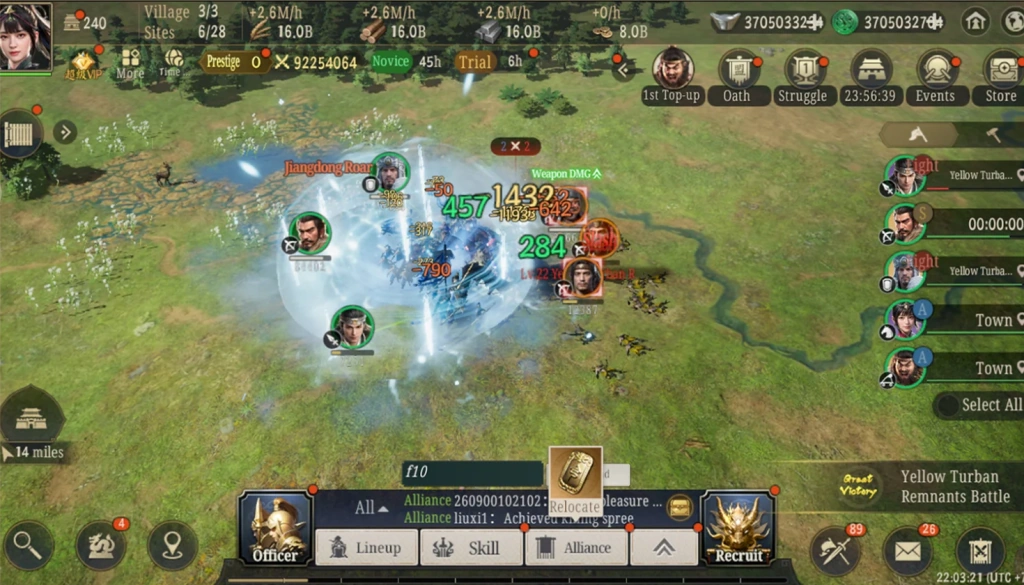Open the Struggle event
The width and height of the screenshot is (1024, 585).
[803, 76]
